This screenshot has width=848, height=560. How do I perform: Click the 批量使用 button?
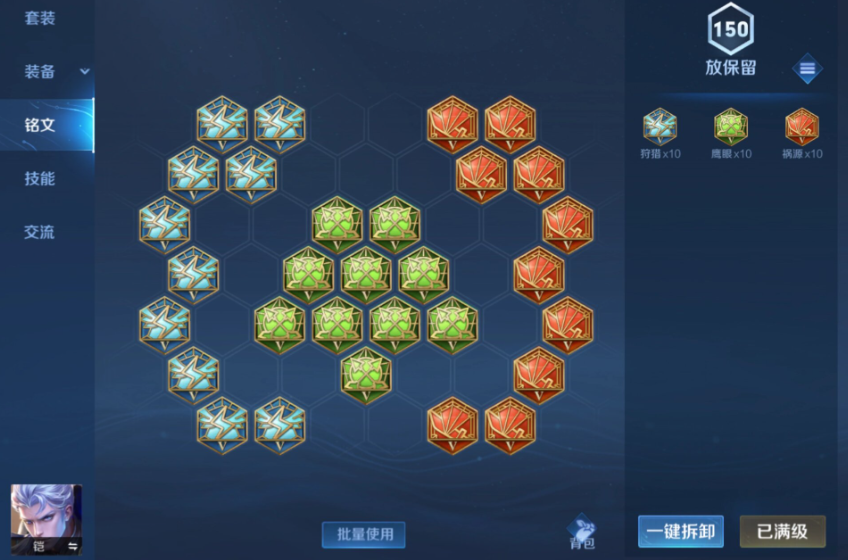364,534
